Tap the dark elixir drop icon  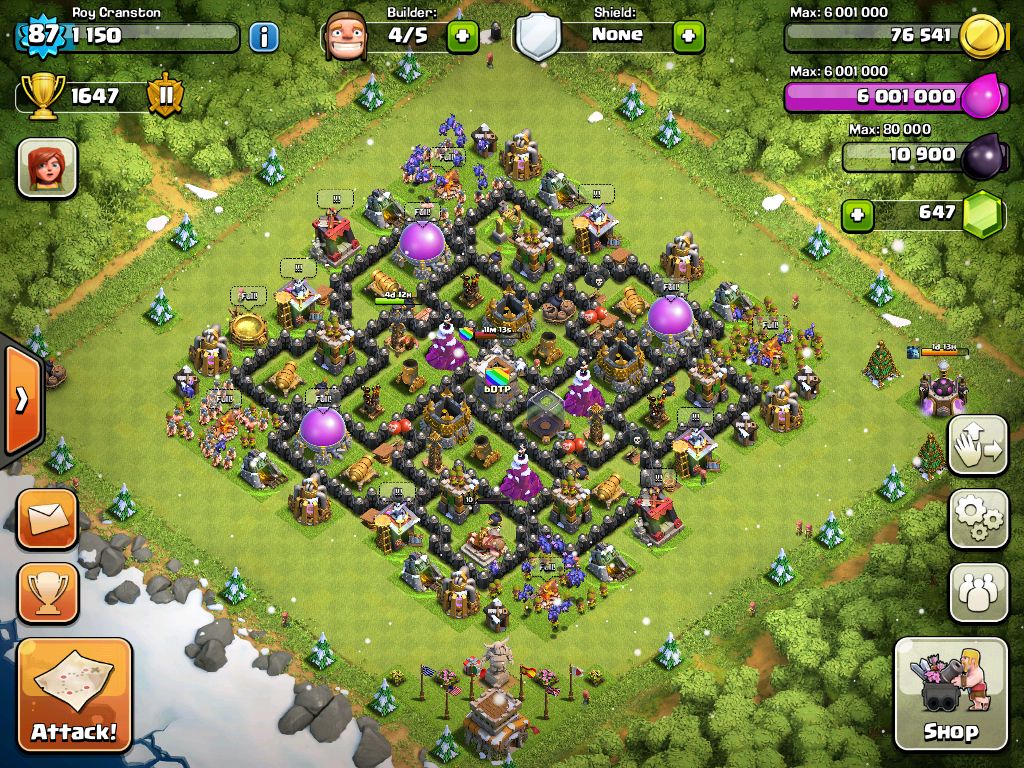[x=982, y=157]
